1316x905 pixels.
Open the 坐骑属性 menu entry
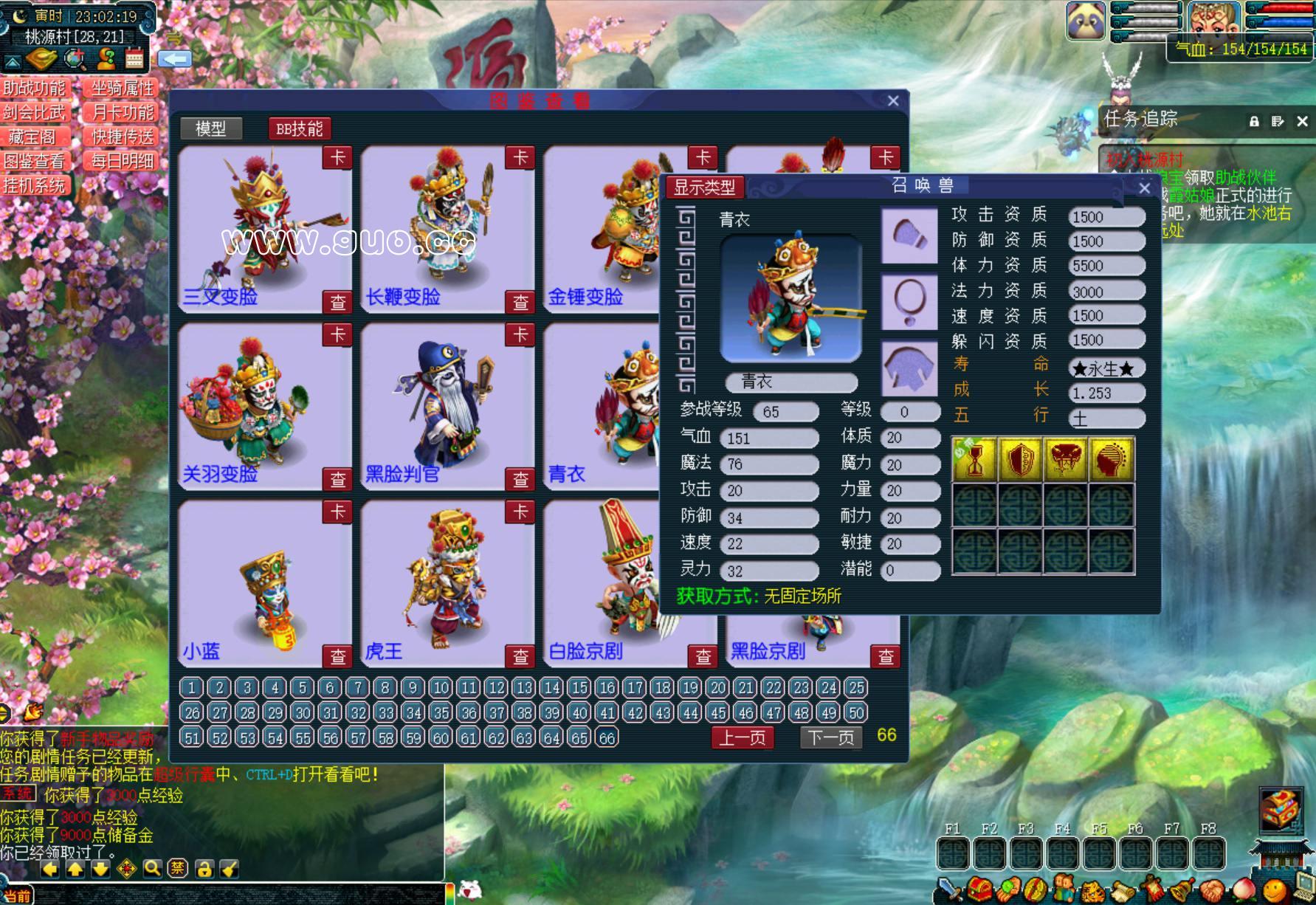tap(123, 89)
